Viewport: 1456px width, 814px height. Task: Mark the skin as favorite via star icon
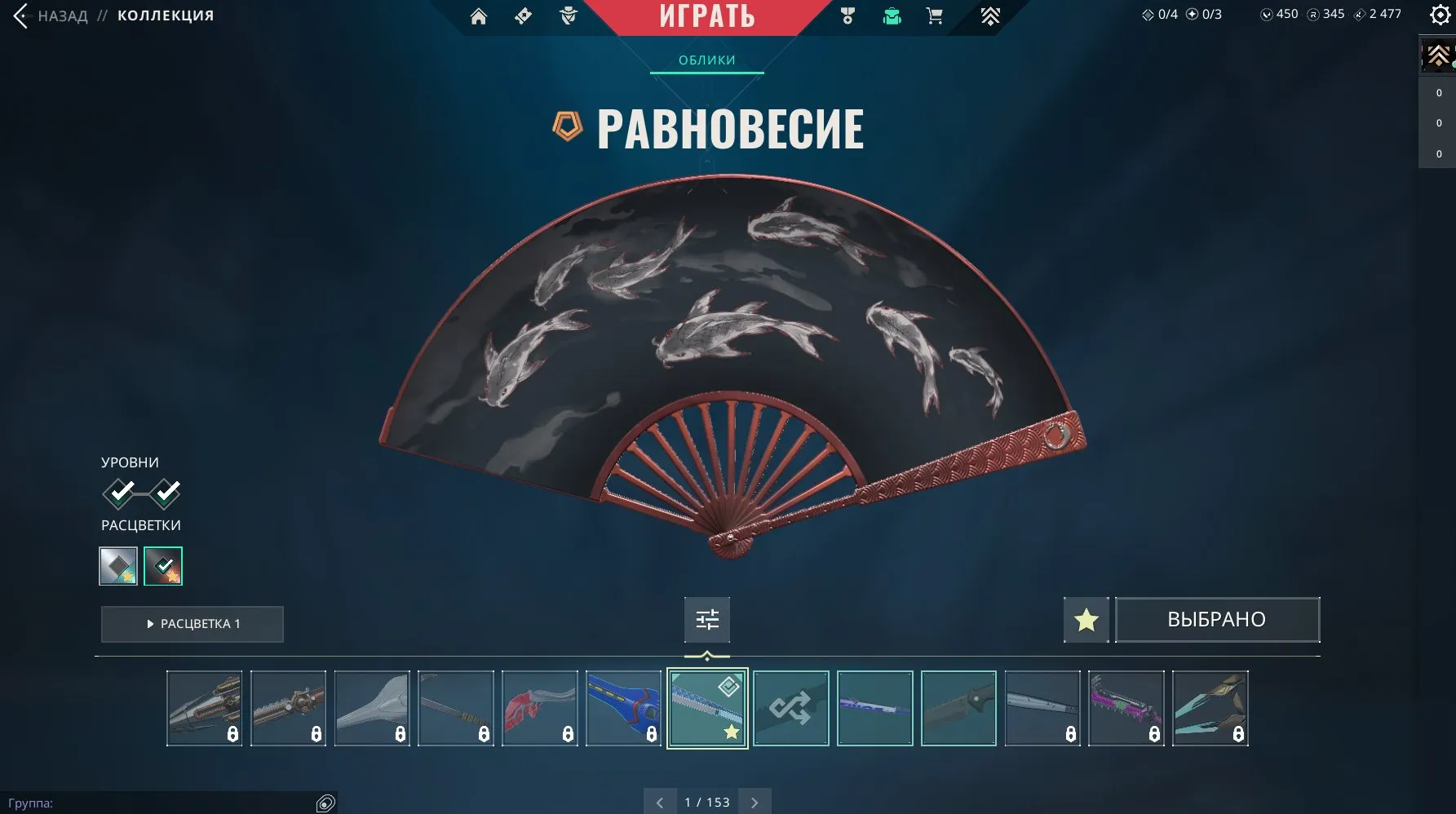click(1086, 620)
